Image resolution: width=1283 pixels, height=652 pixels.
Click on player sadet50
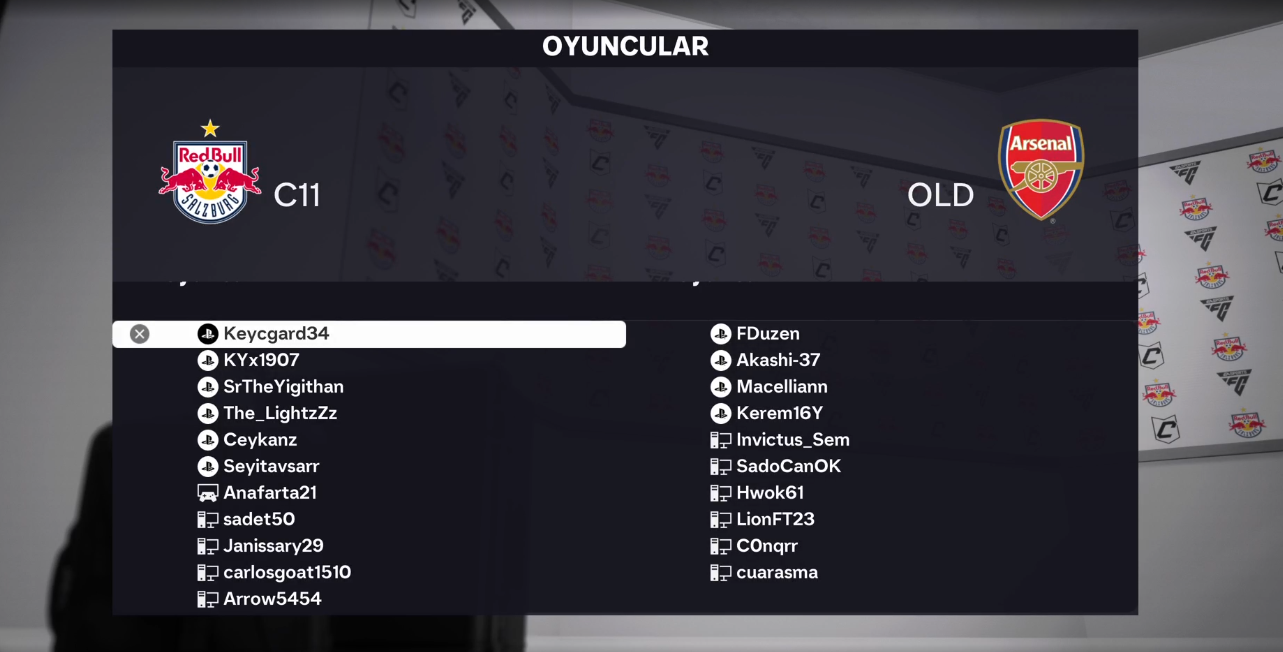coord(259,519)
